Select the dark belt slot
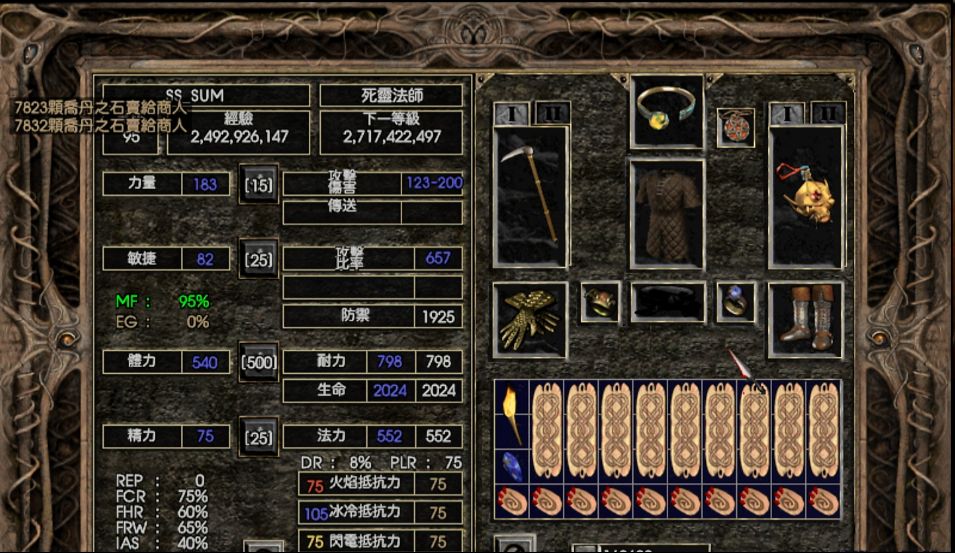The width and height of the screenshot is (955, 553). 667,302
